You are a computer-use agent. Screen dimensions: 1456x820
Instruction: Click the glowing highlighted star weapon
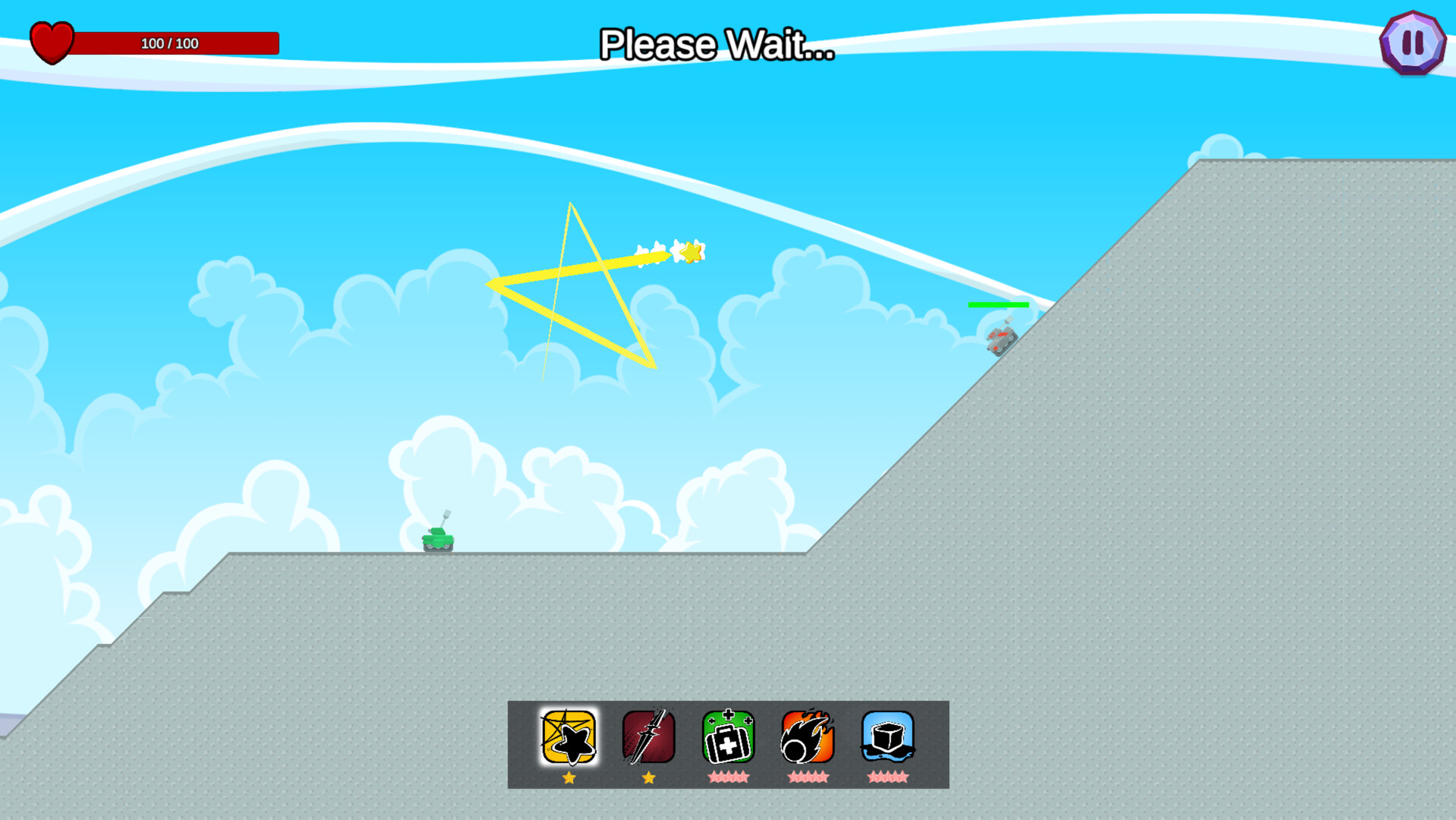pos(569,736)
